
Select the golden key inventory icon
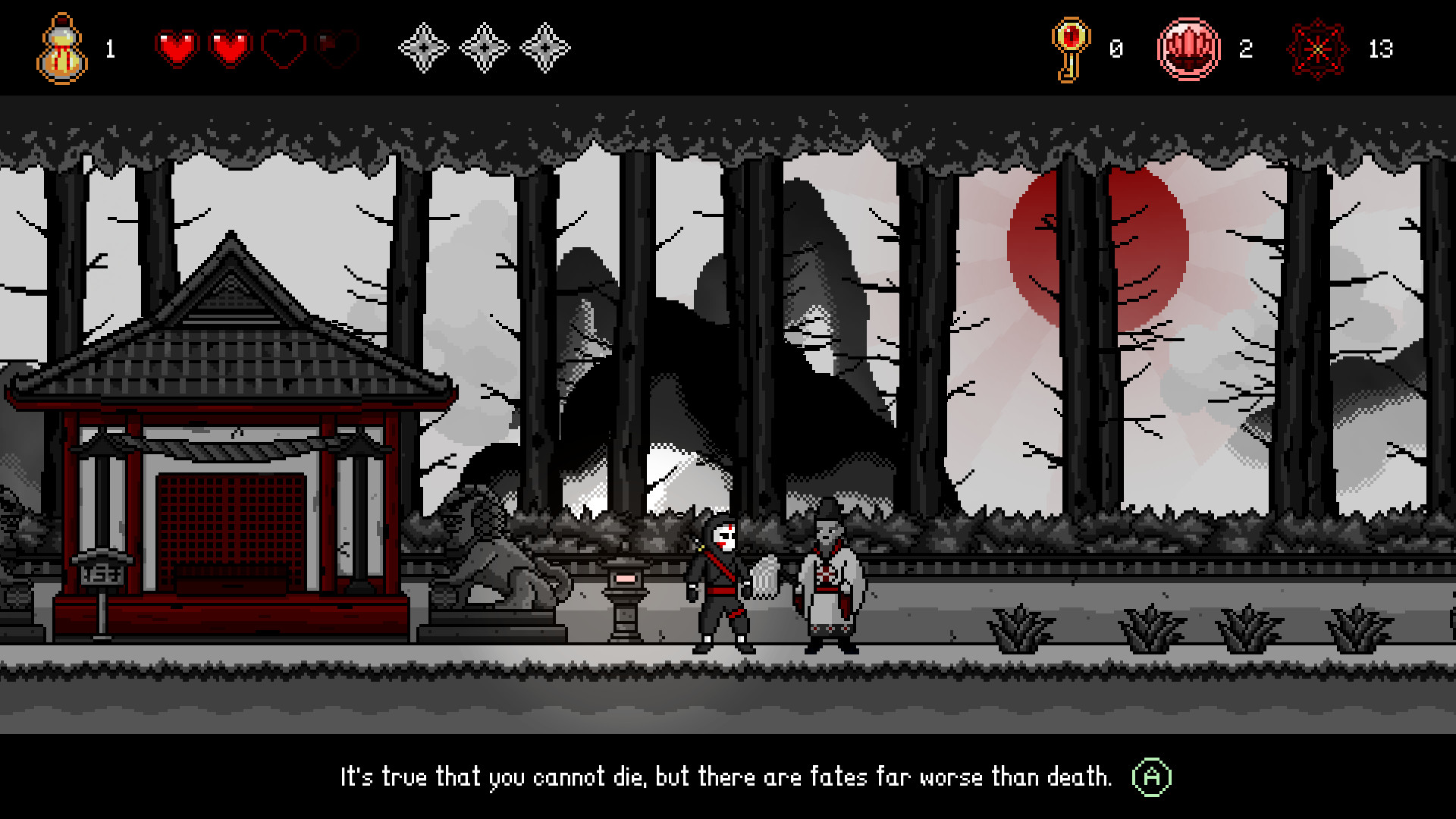(1072, 49)
